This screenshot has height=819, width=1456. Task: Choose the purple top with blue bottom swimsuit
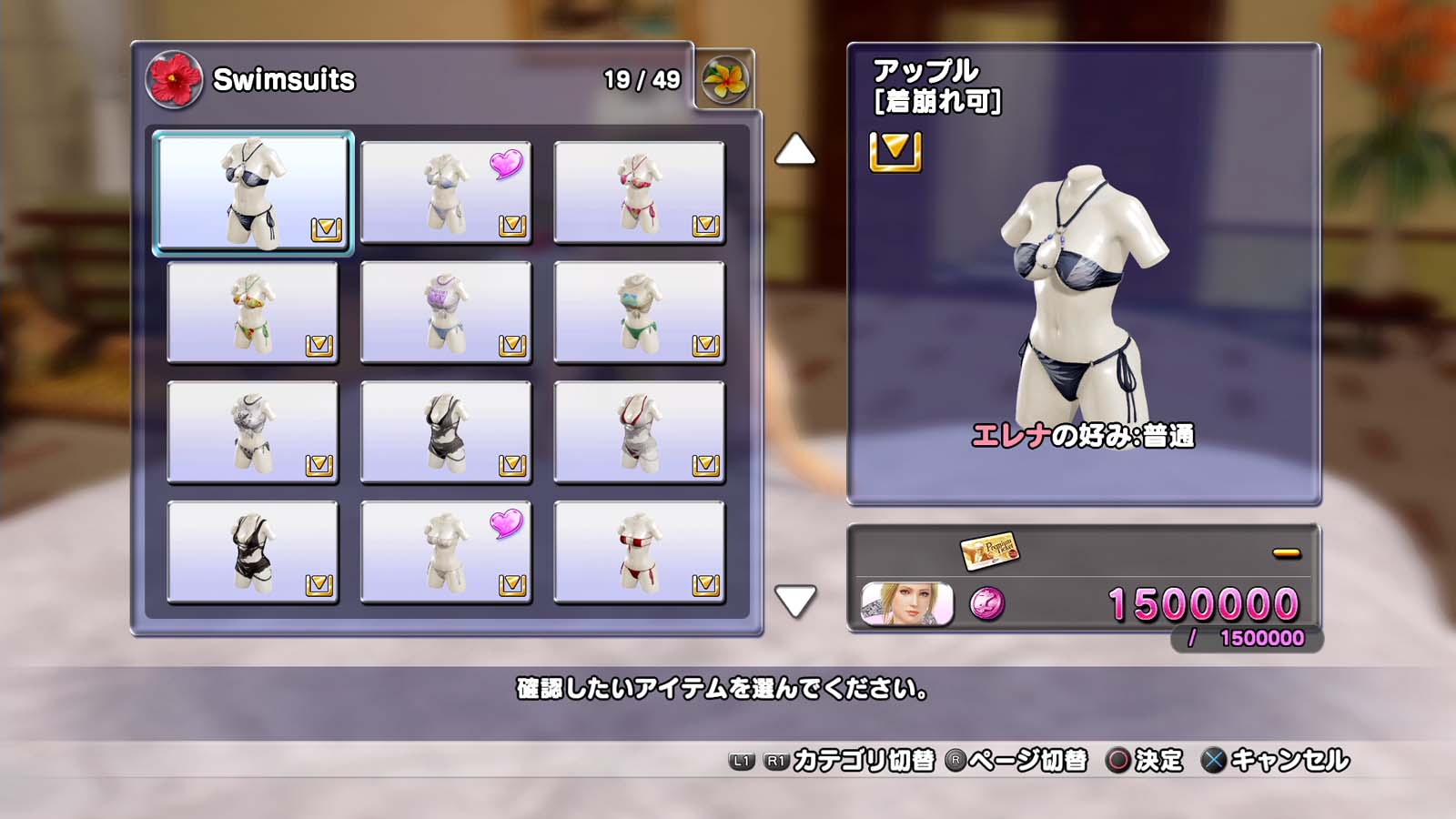[x=446, y=312]
